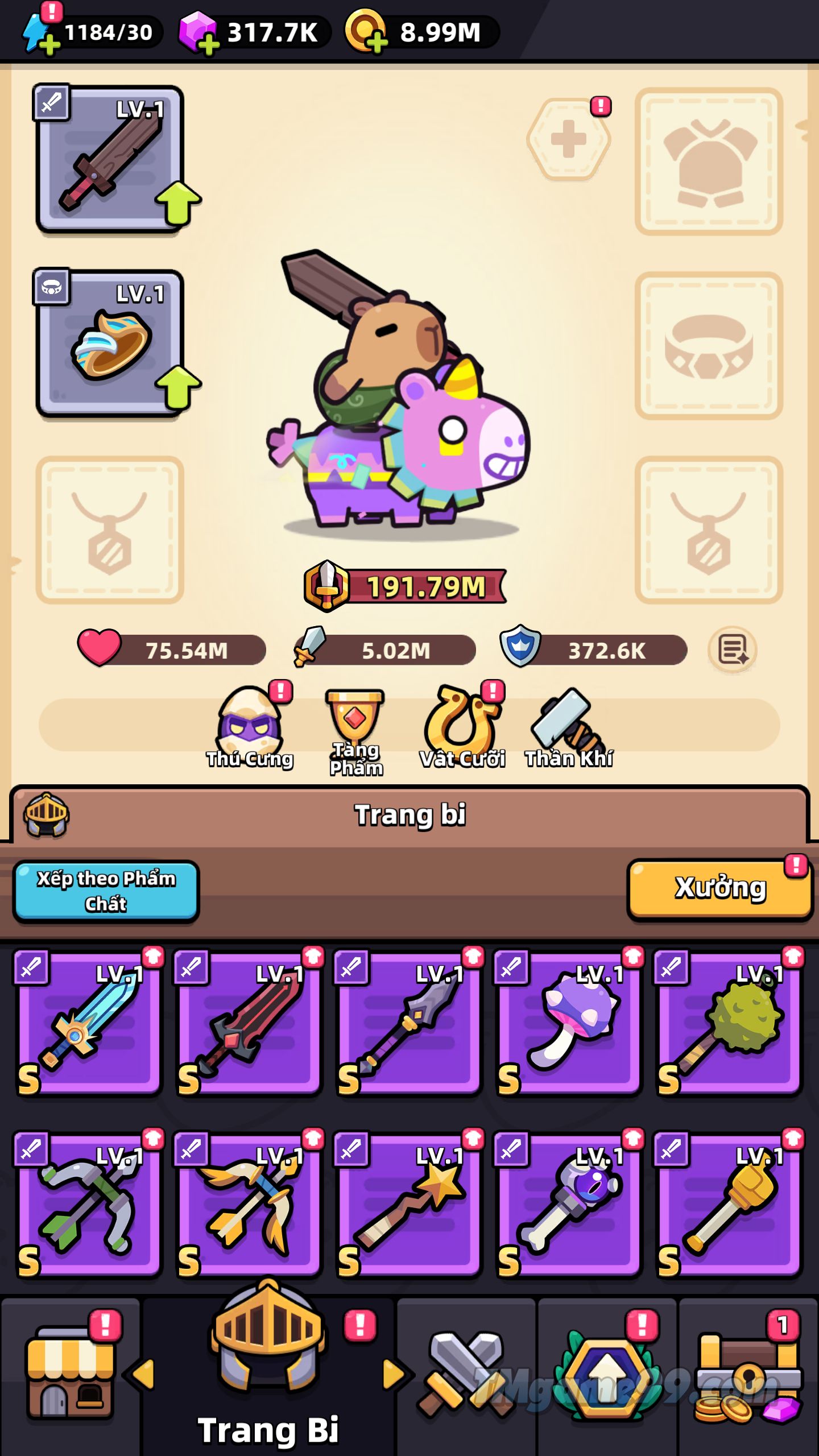Tap the hexagon plus slot
This screenshot has height=1456, width=819.
pyautogui.click(x=569, y=139)
